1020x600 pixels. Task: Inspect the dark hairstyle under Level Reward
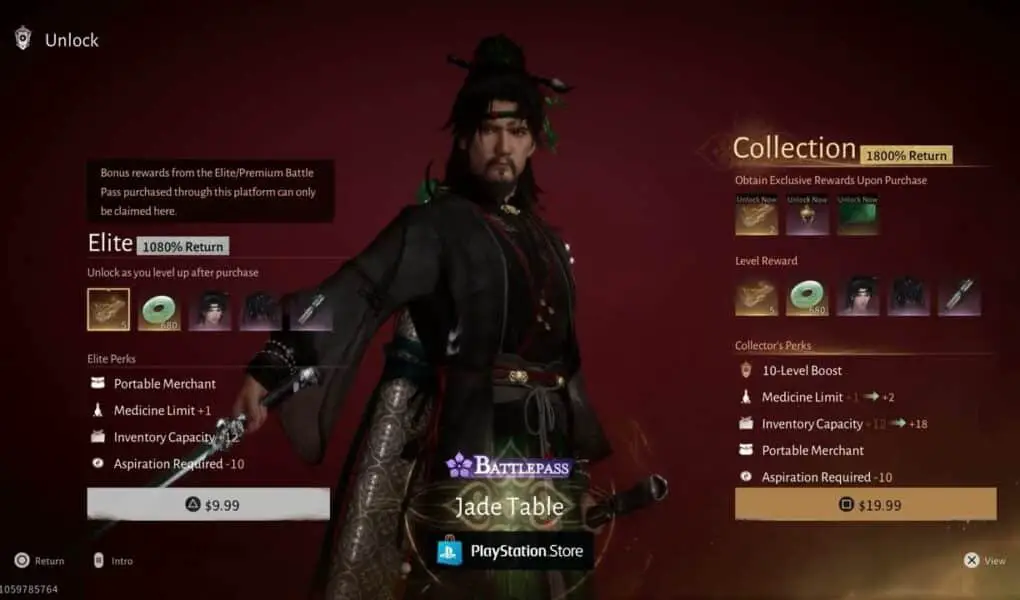point(908,297)
